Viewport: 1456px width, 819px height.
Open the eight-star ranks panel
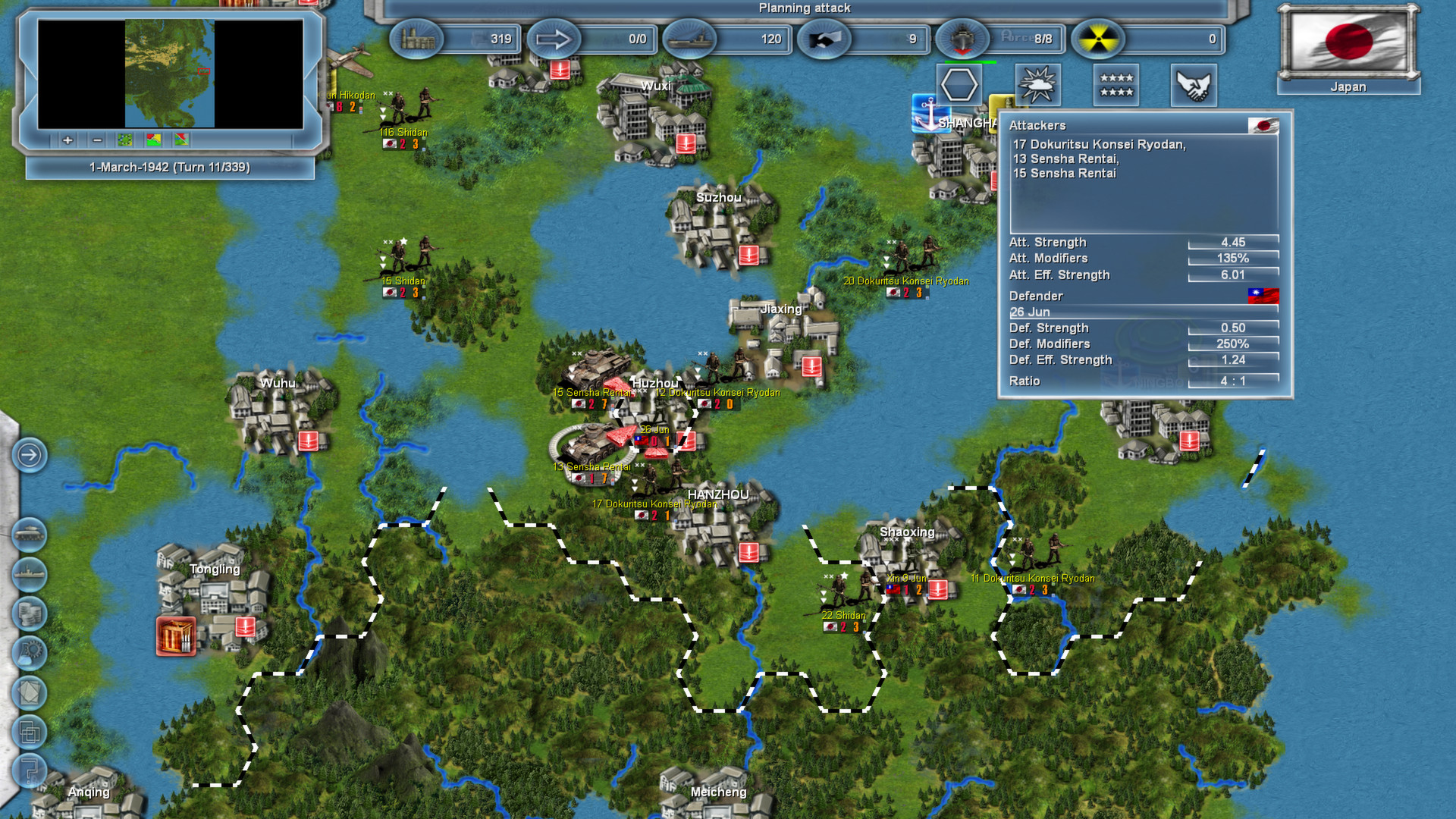pyautogui.click(x=1116, y=84)
